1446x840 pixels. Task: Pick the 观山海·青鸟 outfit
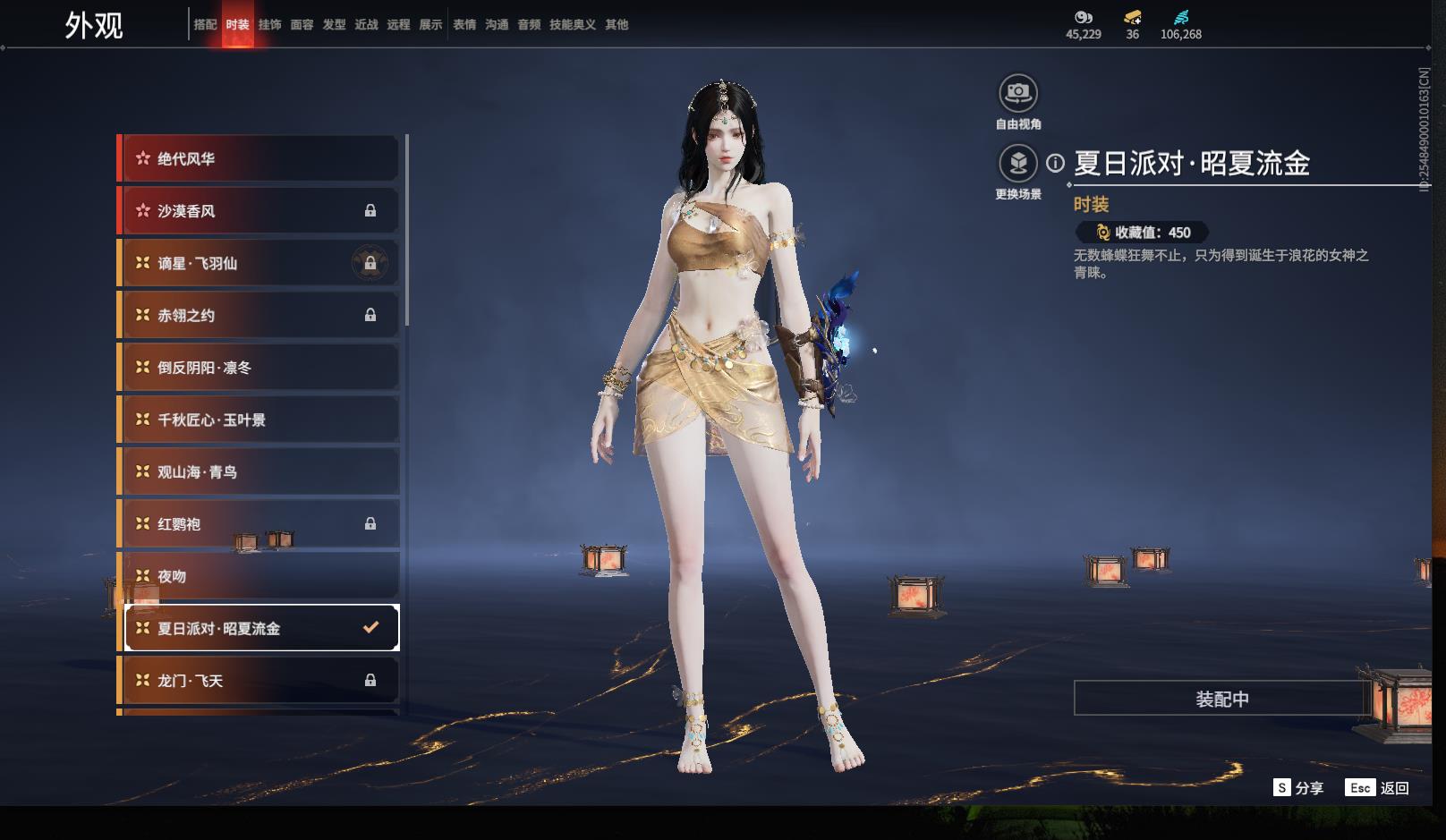pos(259,472)
